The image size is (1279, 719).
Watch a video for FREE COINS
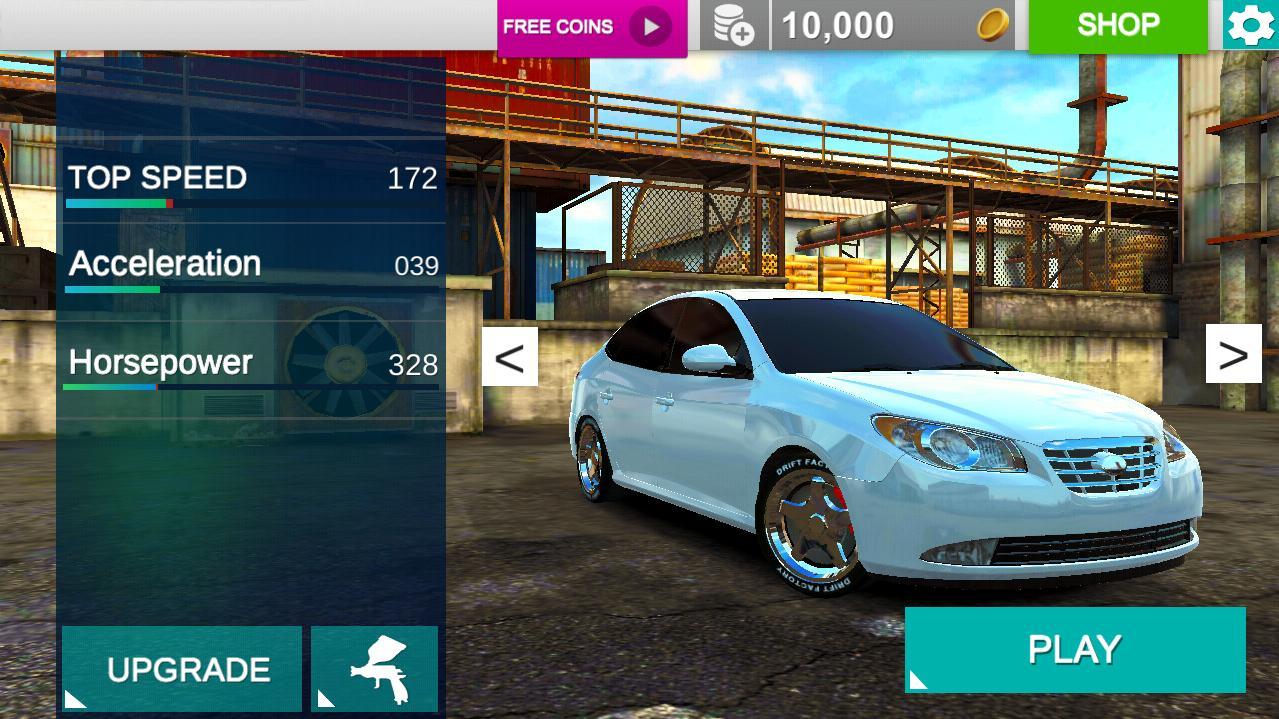[591, 27]
